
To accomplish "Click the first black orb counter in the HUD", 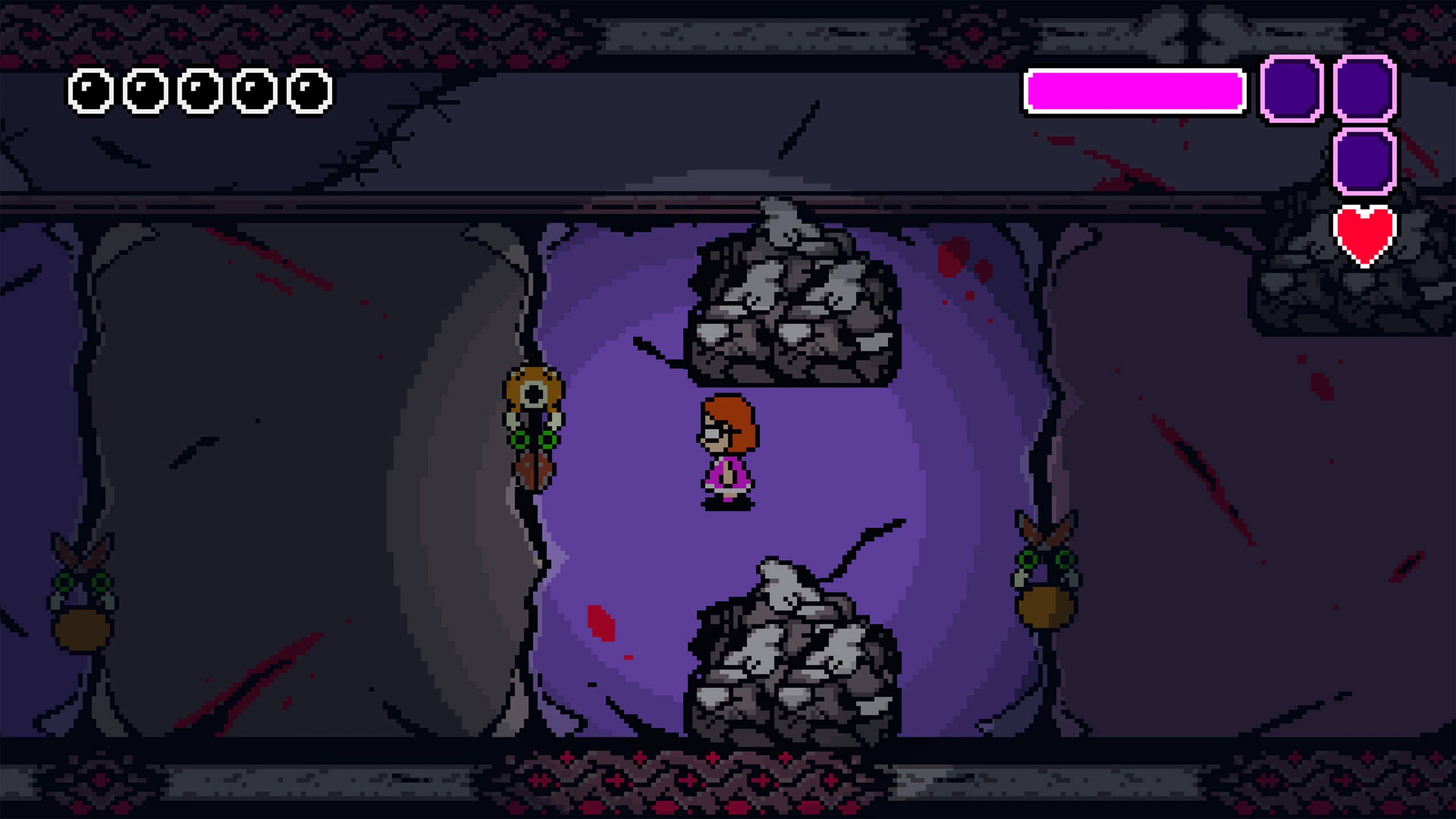I will coord(91,92).
